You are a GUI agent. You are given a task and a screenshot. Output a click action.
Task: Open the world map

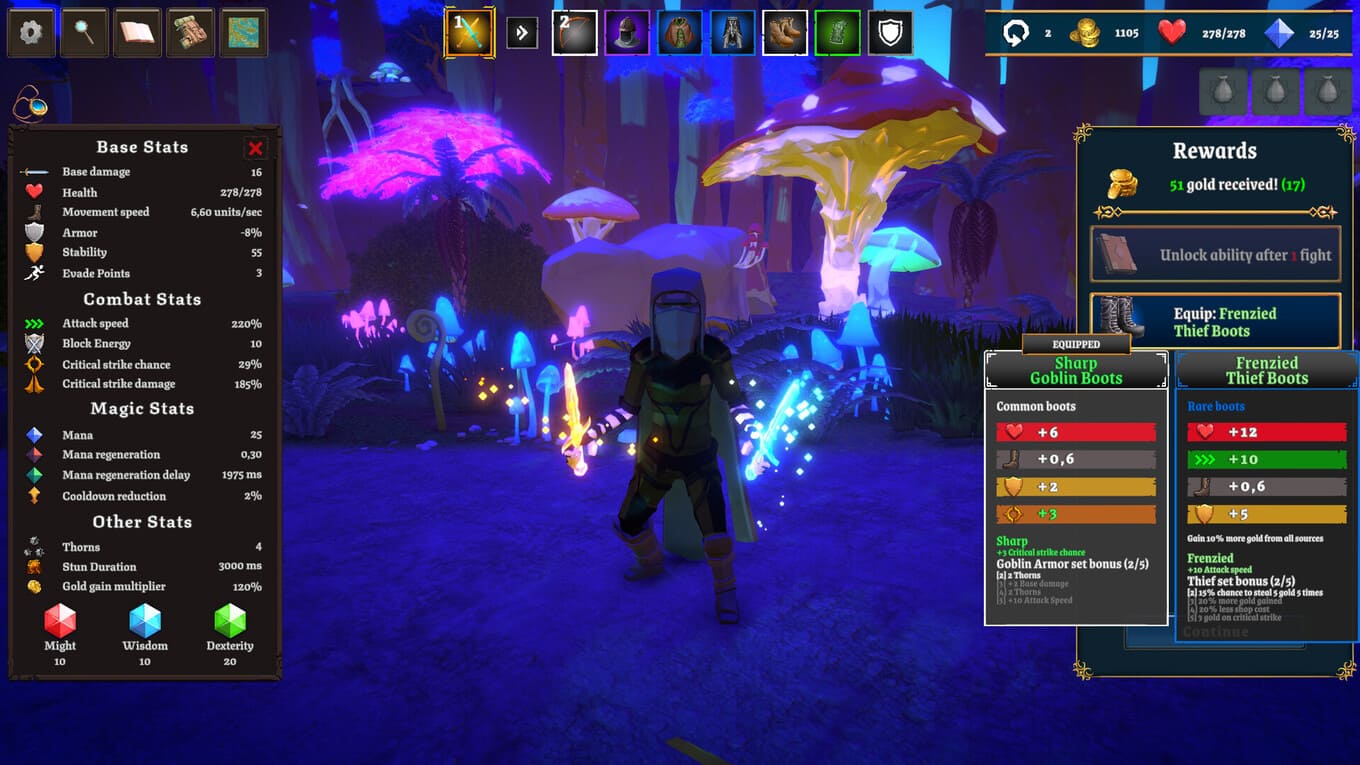coord(243,33)
